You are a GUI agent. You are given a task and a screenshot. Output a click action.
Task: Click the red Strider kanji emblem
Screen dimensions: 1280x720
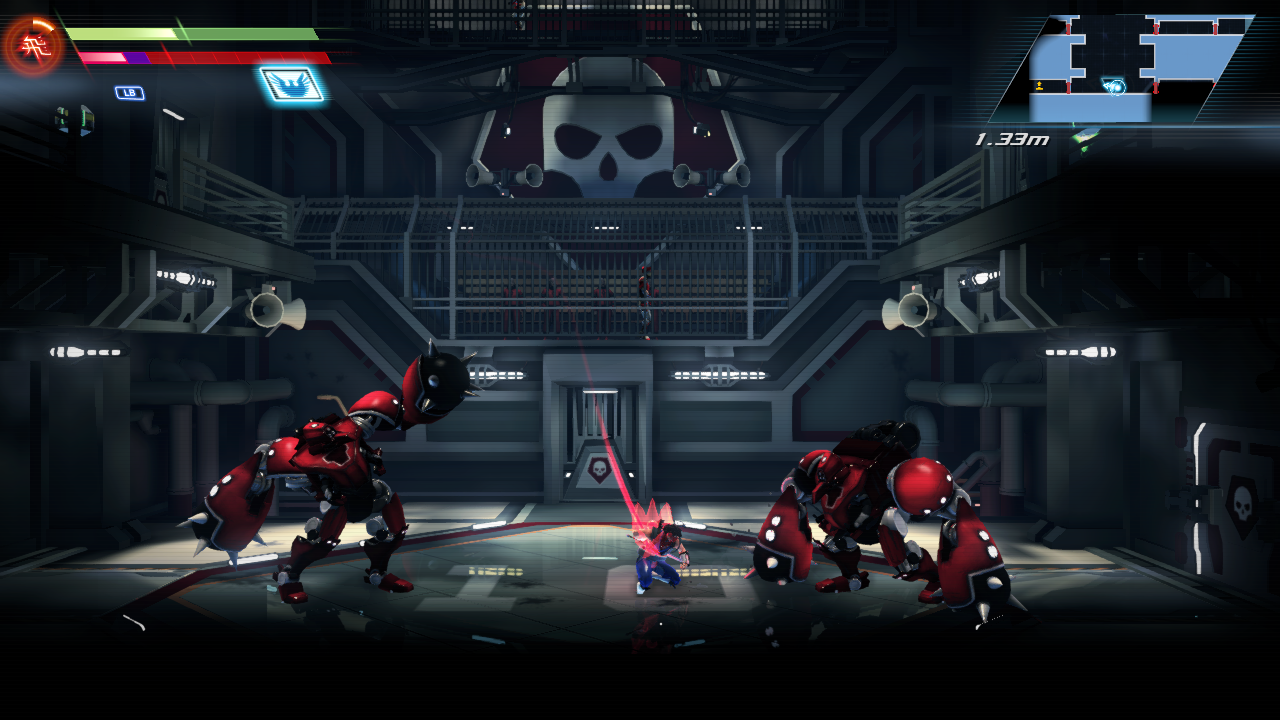pos(34,45)
